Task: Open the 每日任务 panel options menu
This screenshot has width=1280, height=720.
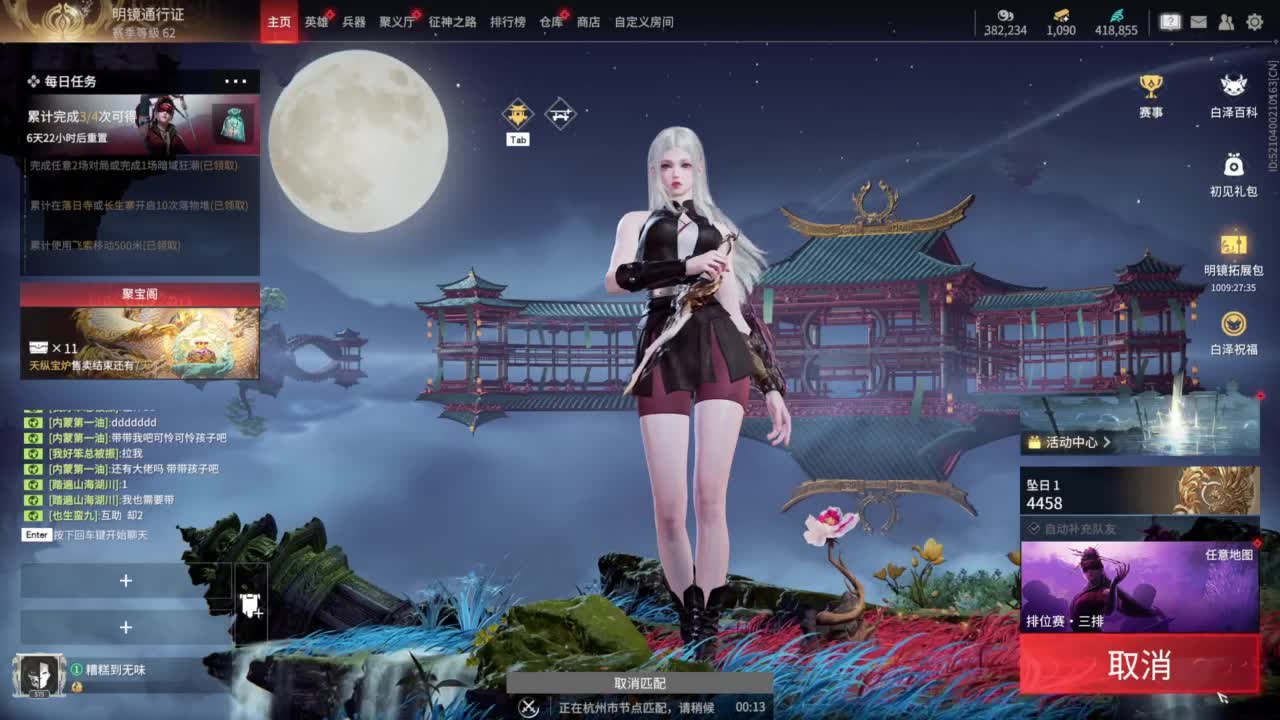Action: point(236,81)
